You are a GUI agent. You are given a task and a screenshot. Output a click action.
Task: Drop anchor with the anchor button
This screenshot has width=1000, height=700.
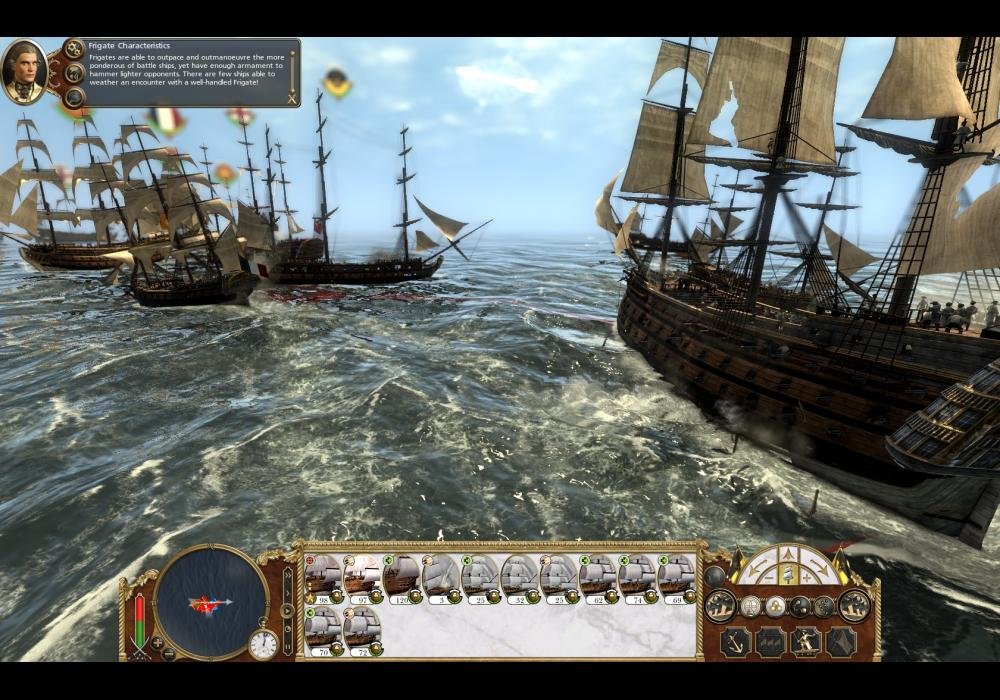click(735, 642)
